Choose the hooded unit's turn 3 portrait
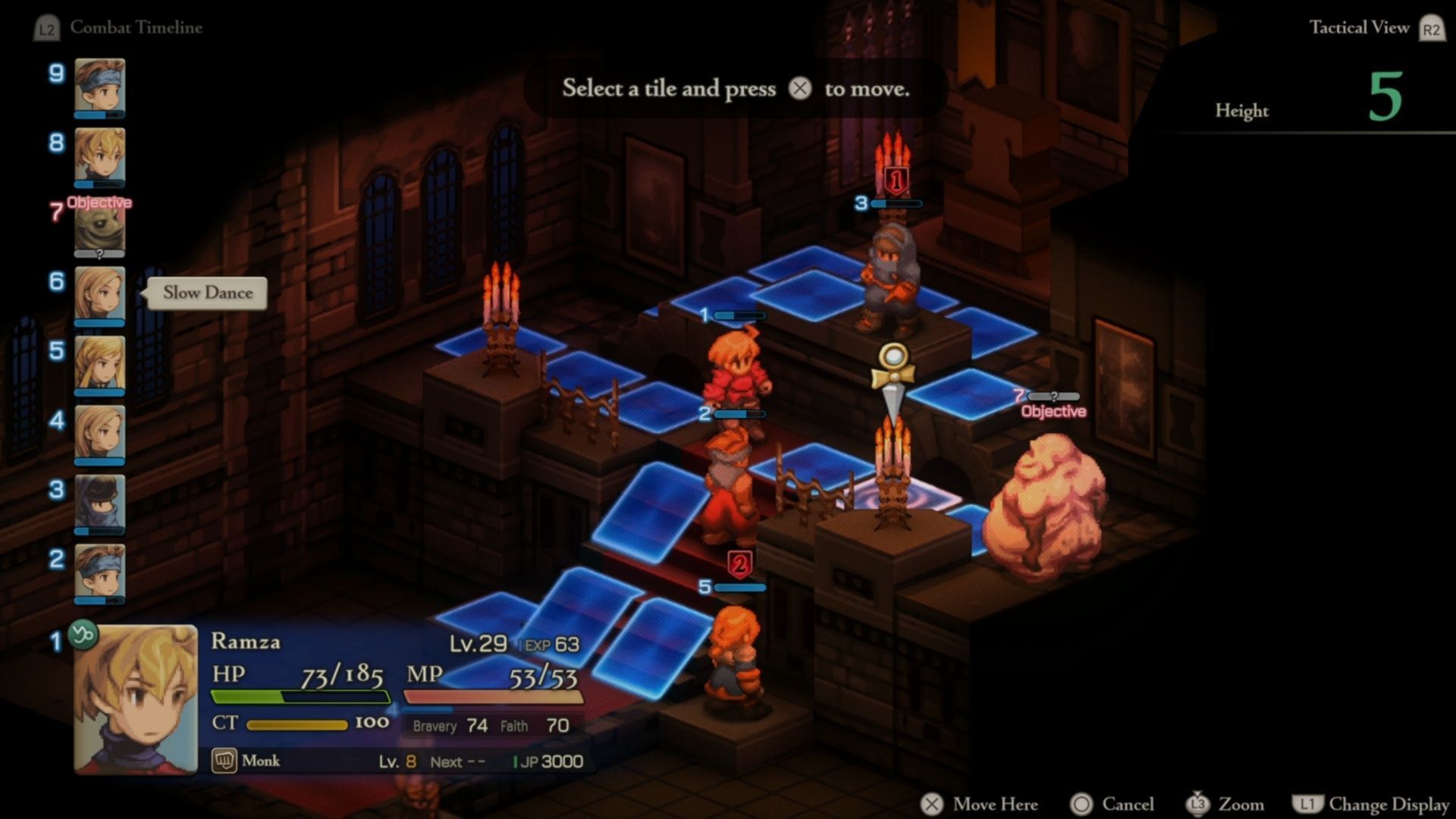 click(99, 502)
